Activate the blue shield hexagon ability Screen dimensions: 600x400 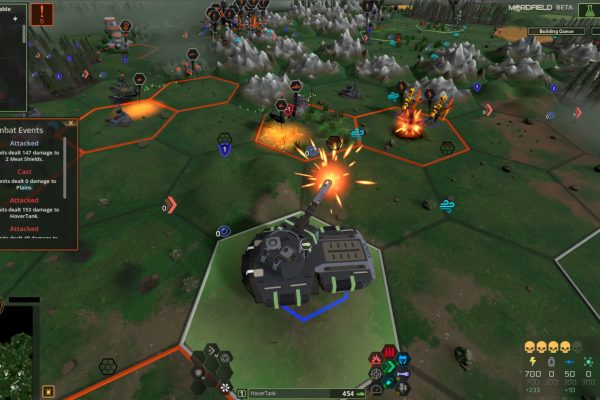click(x=403, y=357)
